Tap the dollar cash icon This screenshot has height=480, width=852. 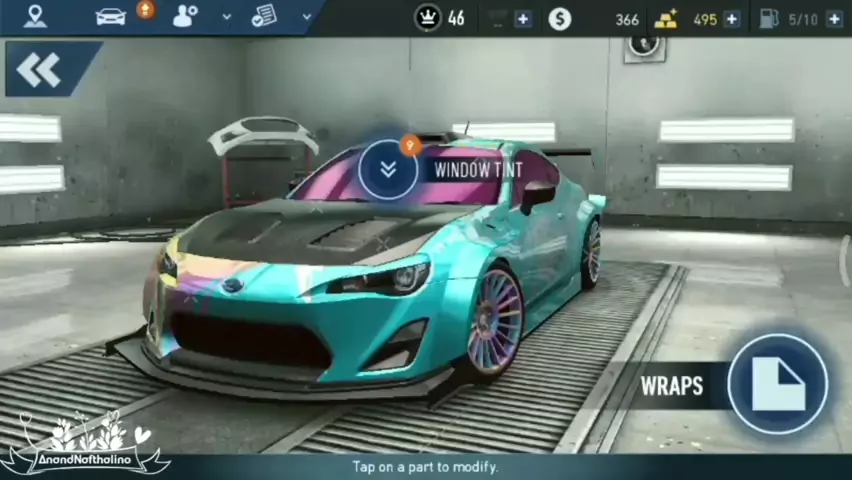(x=560, y=19)
